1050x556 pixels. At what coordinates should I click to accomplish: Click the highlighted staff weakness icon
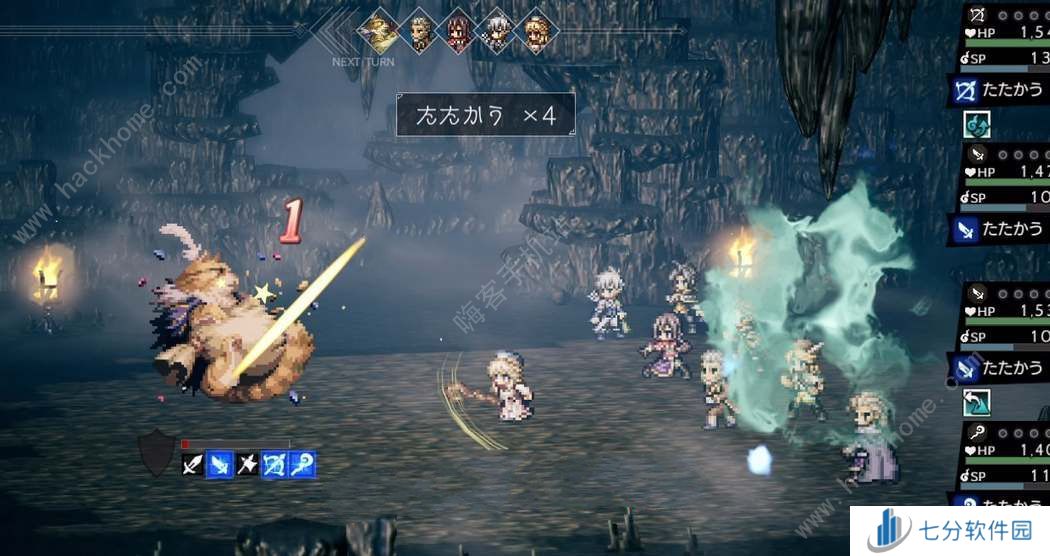[301, 464]
